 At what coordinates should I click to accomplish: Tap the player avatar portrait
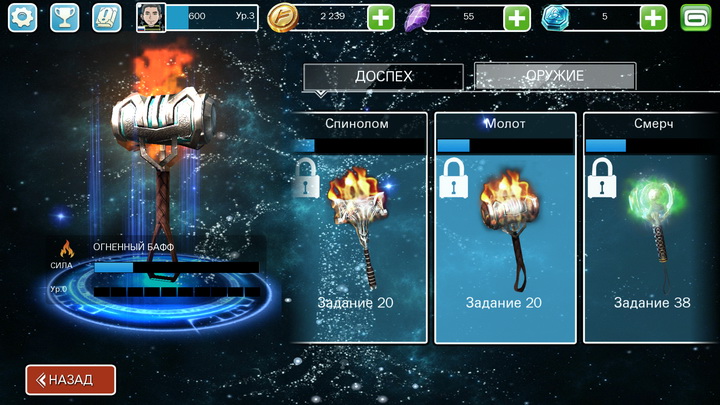click(151, 17)
